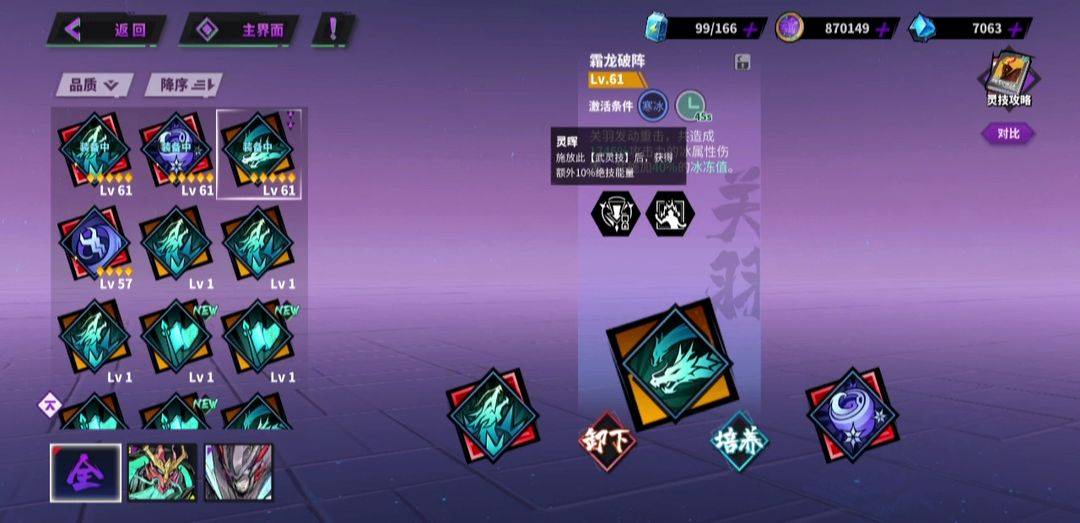Open the 灵技攻略 skill guide

[1007, 78]
